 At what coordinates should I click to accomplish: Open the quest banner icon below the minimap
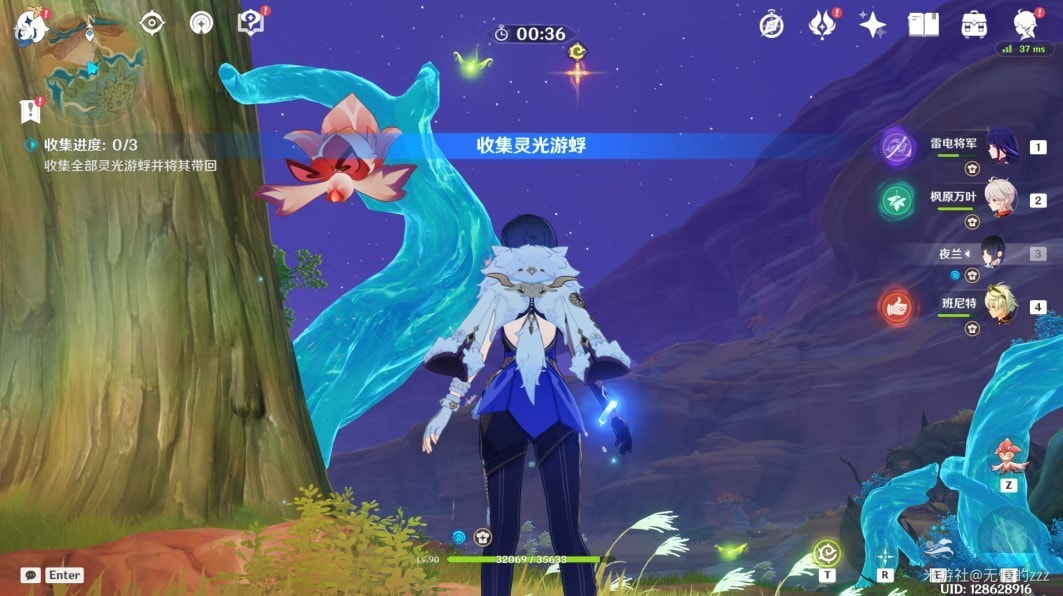(x=30, y=111)
